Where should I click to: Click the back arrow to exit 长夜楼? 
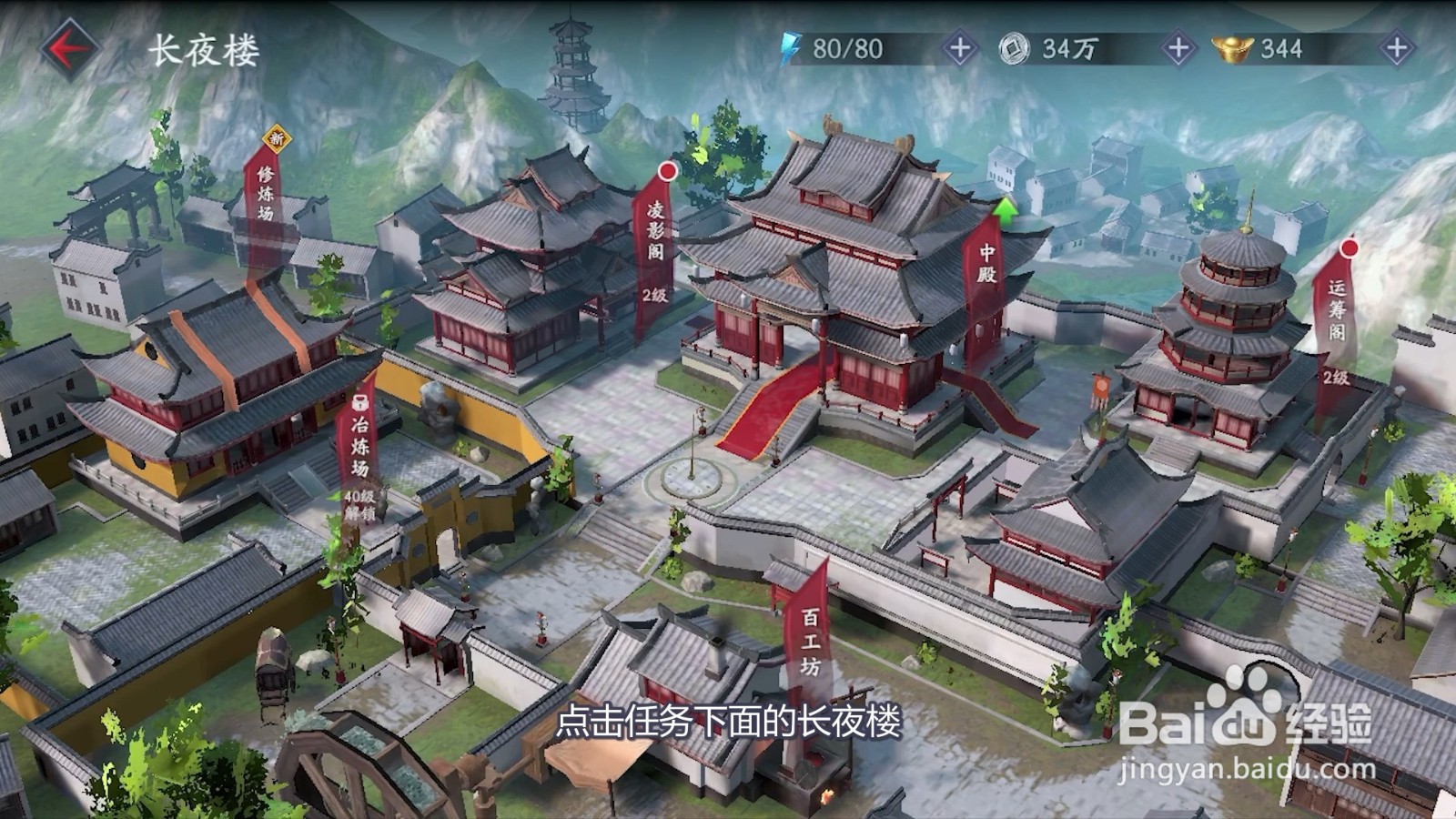coord(64,45)
